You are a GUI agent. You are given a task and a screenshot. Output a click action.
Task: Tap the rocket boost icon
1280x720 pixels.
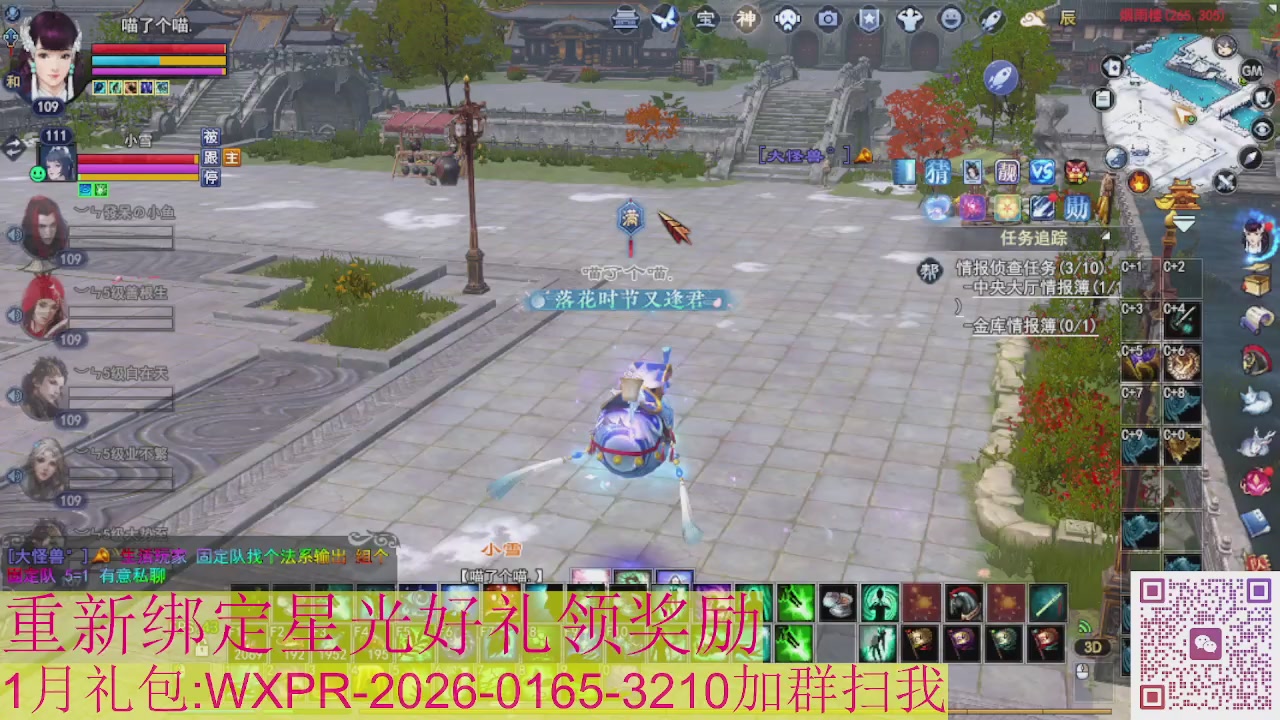point(1002,78)
